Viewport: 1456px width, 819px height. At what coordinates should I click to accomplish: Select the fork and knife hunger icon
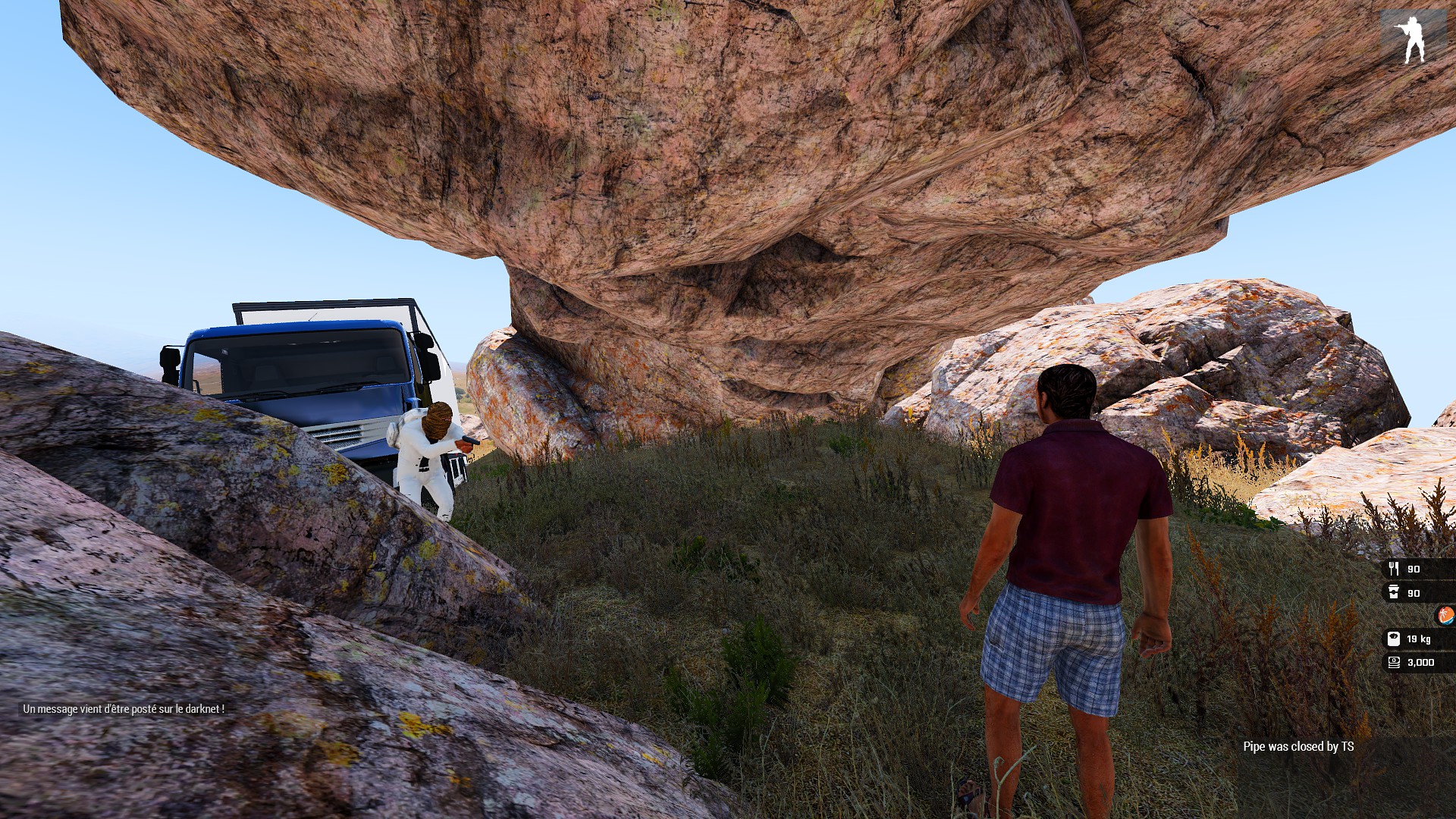pyautogui.click(x=1394, y=569)
